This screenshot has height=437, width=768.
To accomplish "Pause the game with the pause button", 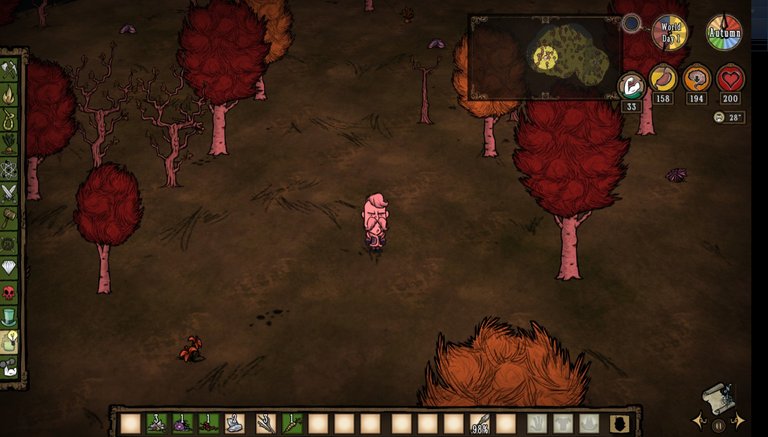I will (718, 424).
